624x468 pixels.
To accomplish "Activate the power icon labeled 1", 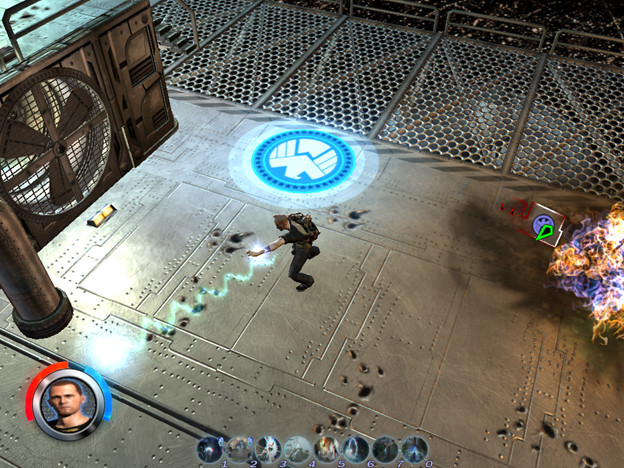I will point(210,449).
